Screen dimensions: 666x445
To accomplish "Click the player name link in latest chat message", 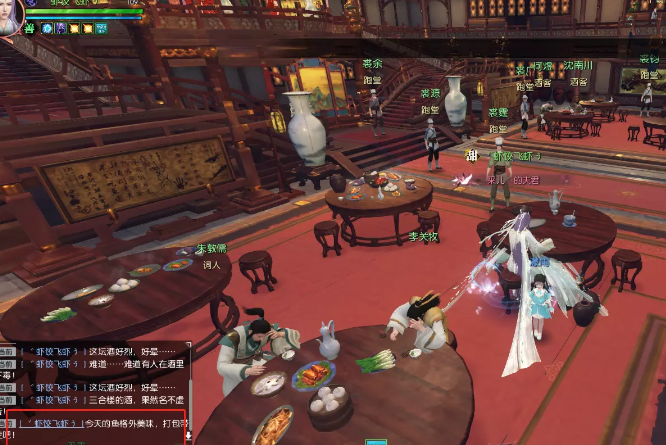I will (51, 423).
